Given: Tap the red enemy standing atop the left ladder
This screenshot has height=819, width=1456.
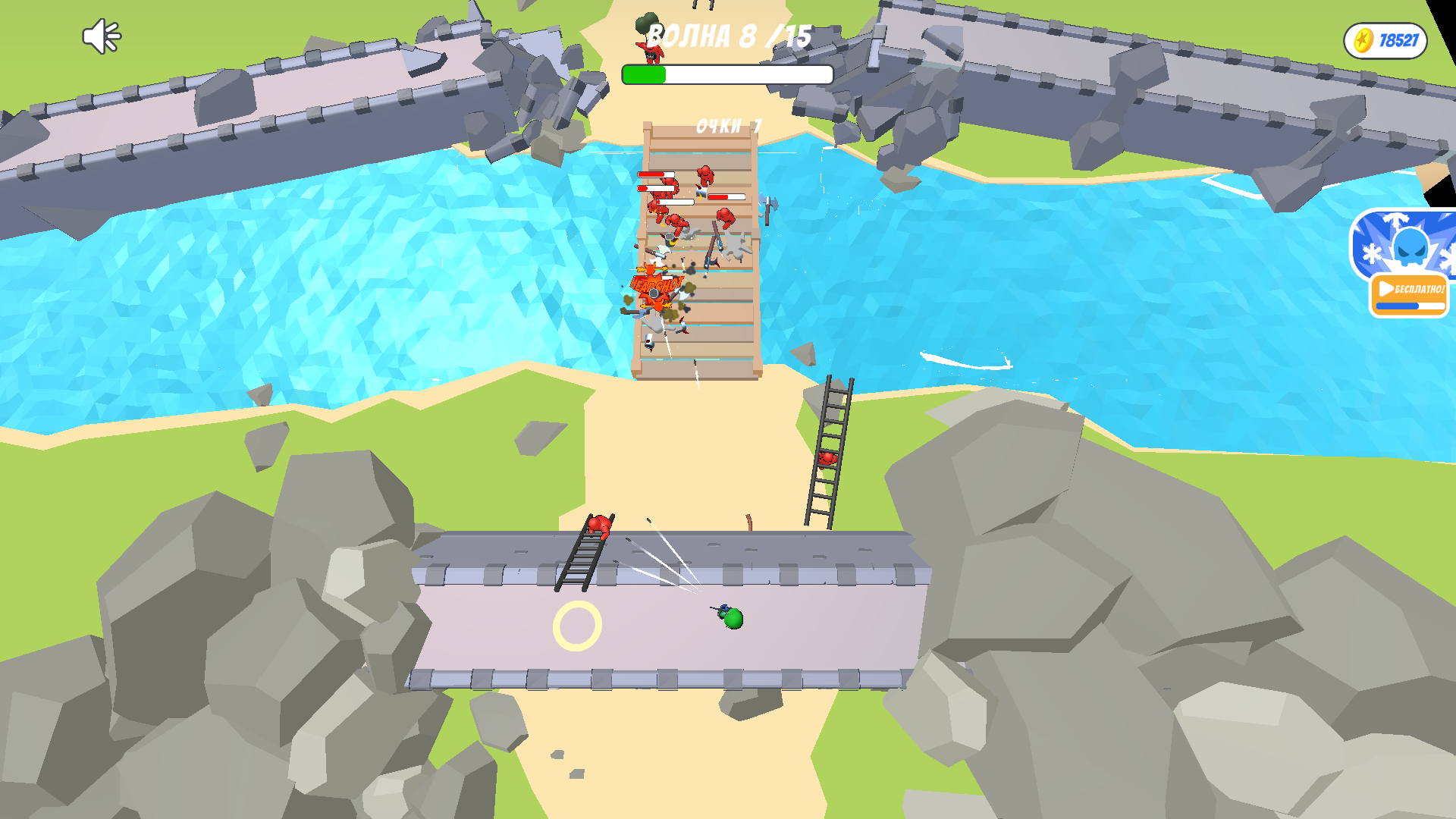Looking at the screenshot, I should (599, 526).
